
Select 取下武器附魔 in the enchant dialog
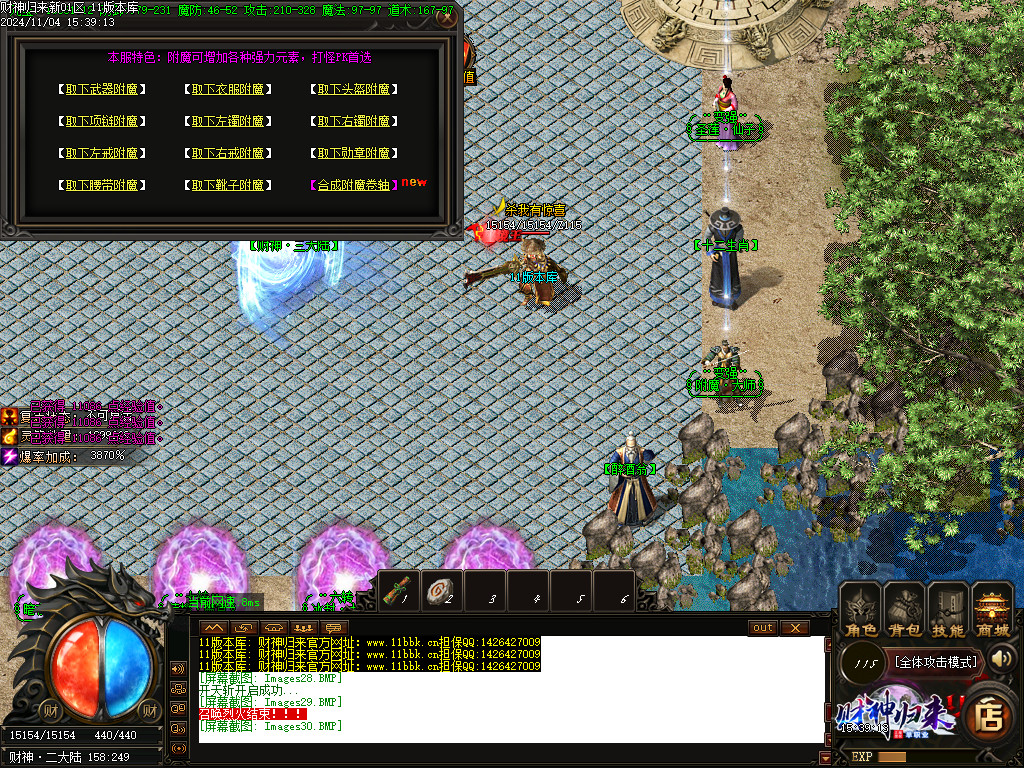click(x=102, y=90)
